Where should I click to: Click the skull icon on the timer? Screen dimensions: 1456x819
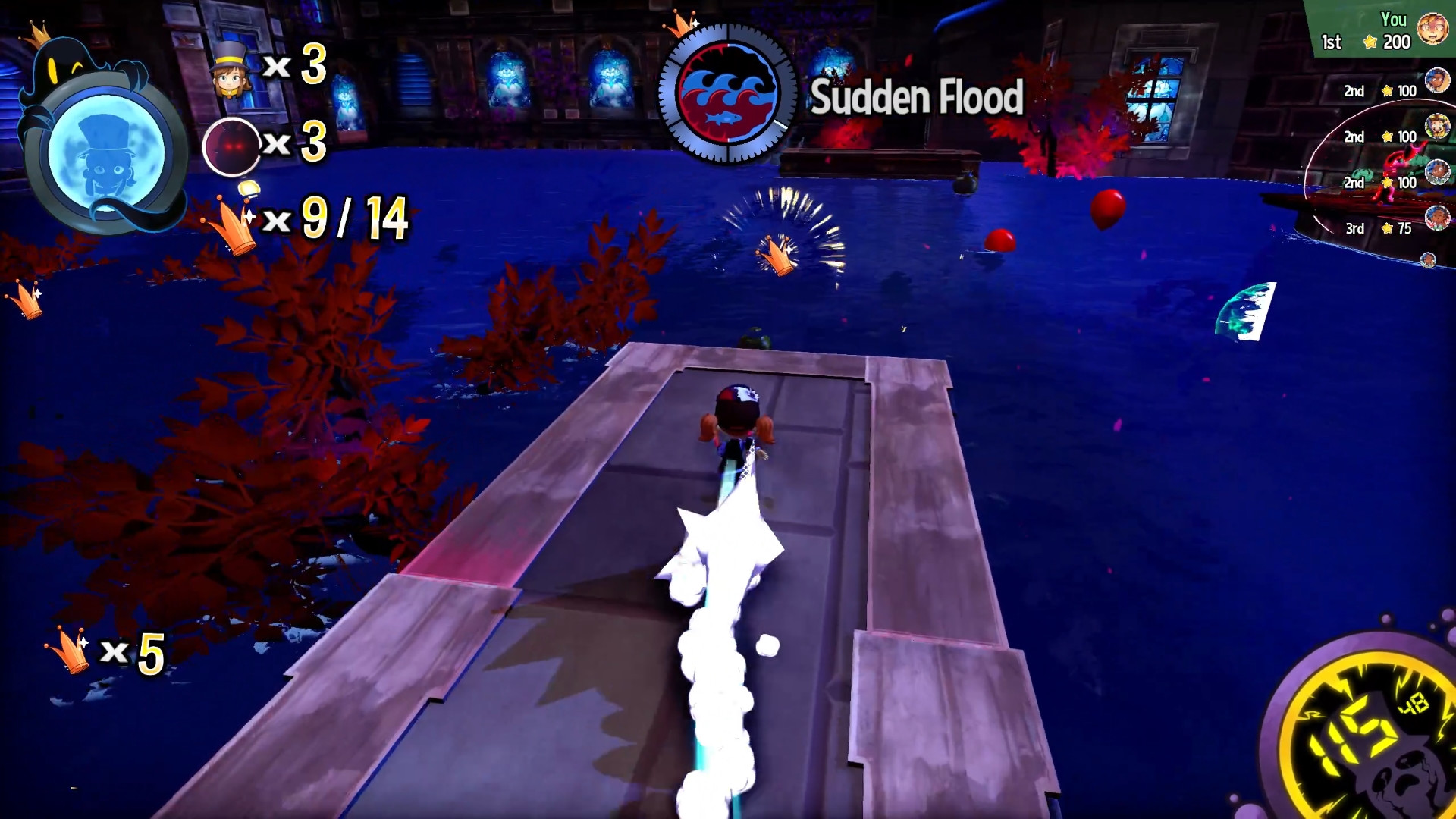tap(1407, 792)
